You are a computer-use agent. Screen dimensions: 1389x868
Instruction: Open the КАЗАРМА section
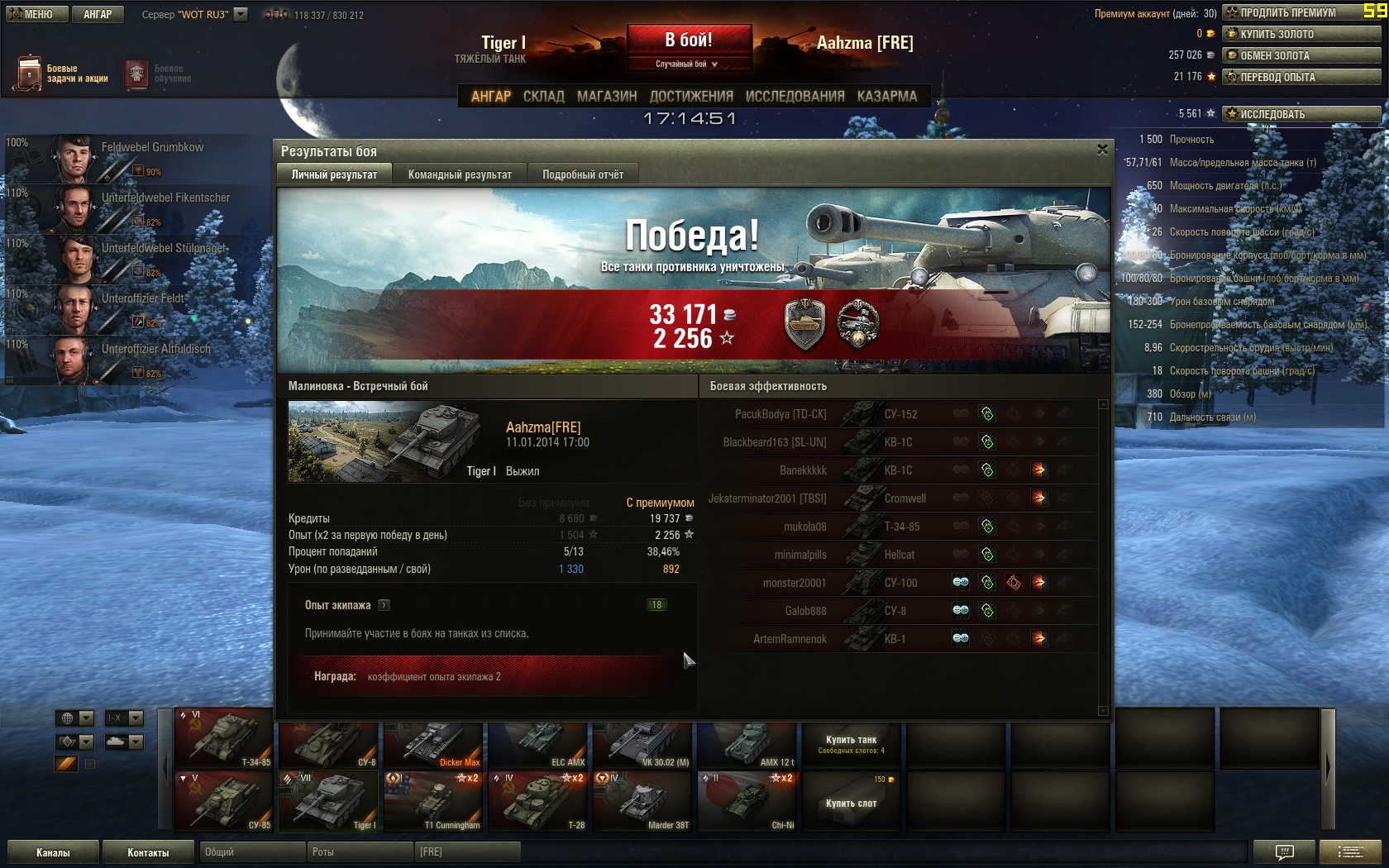pyautogui.click(x=886, y=96)
